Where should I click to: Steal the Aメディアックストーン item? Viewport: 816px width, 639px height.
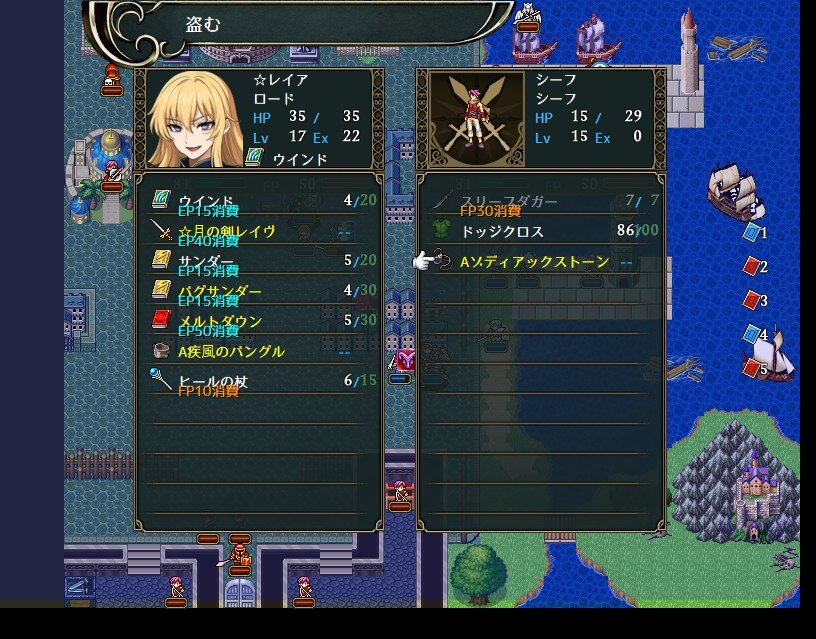pyautogui.click(x=540, y=262)
